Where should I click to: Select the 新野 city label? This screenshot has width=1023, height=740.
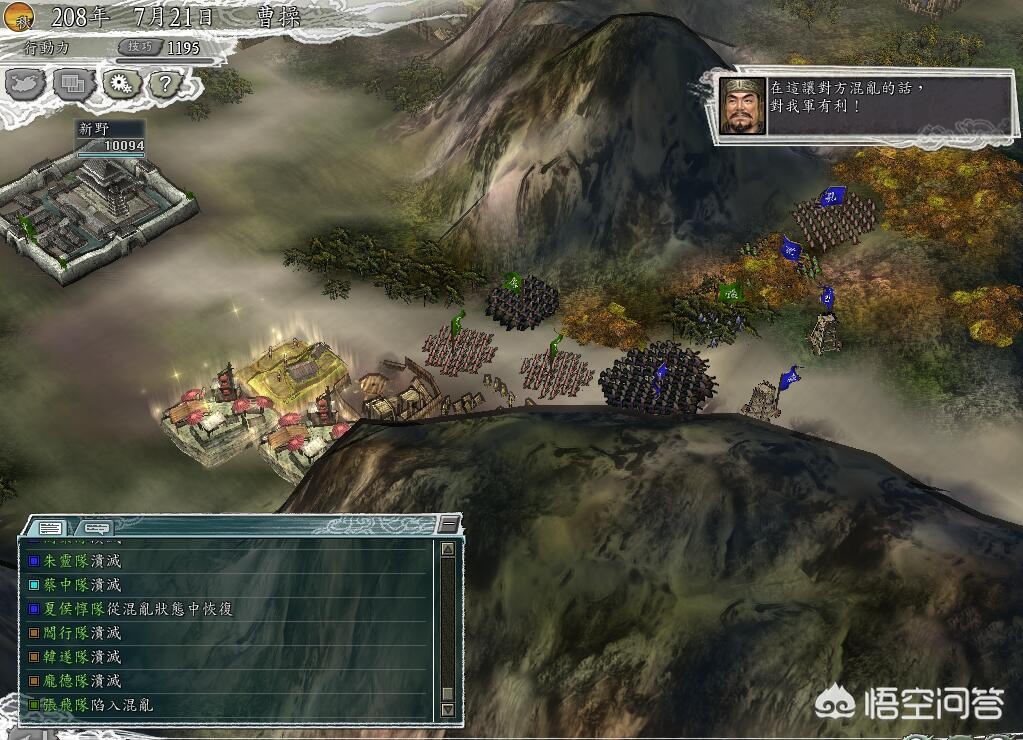95,129
